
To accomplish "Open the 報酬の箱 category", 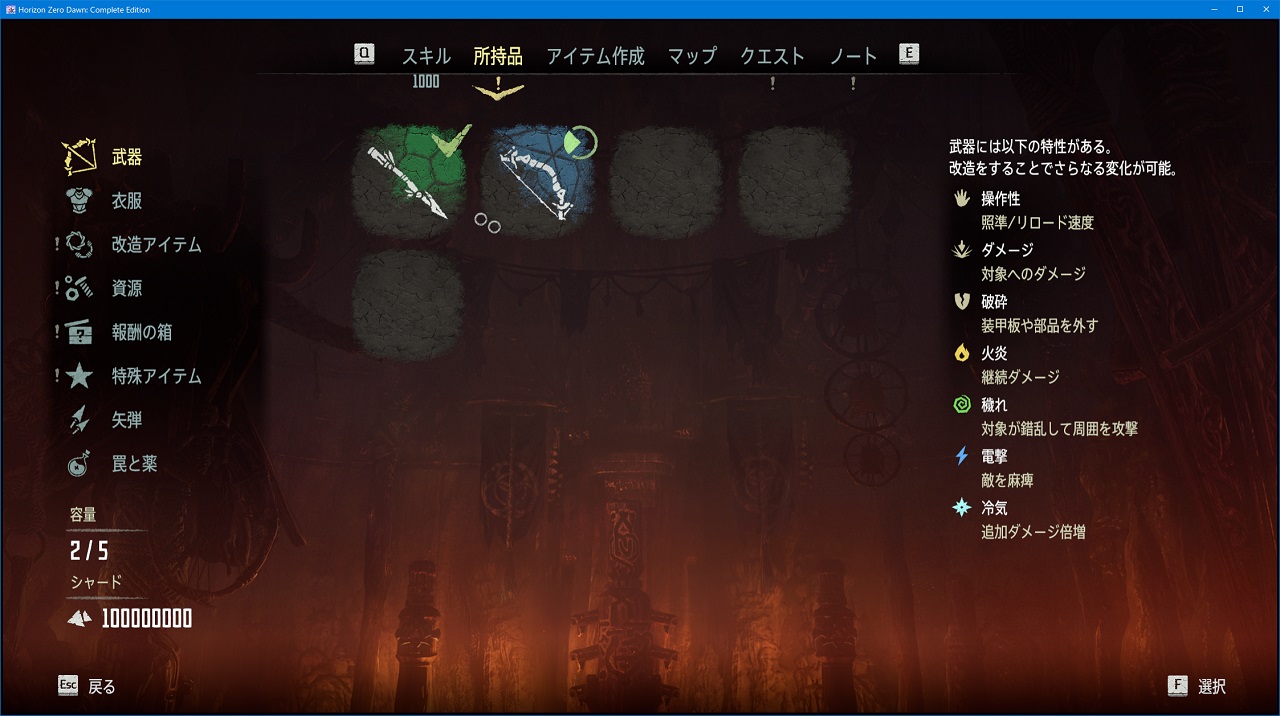I will pos(141,333).
